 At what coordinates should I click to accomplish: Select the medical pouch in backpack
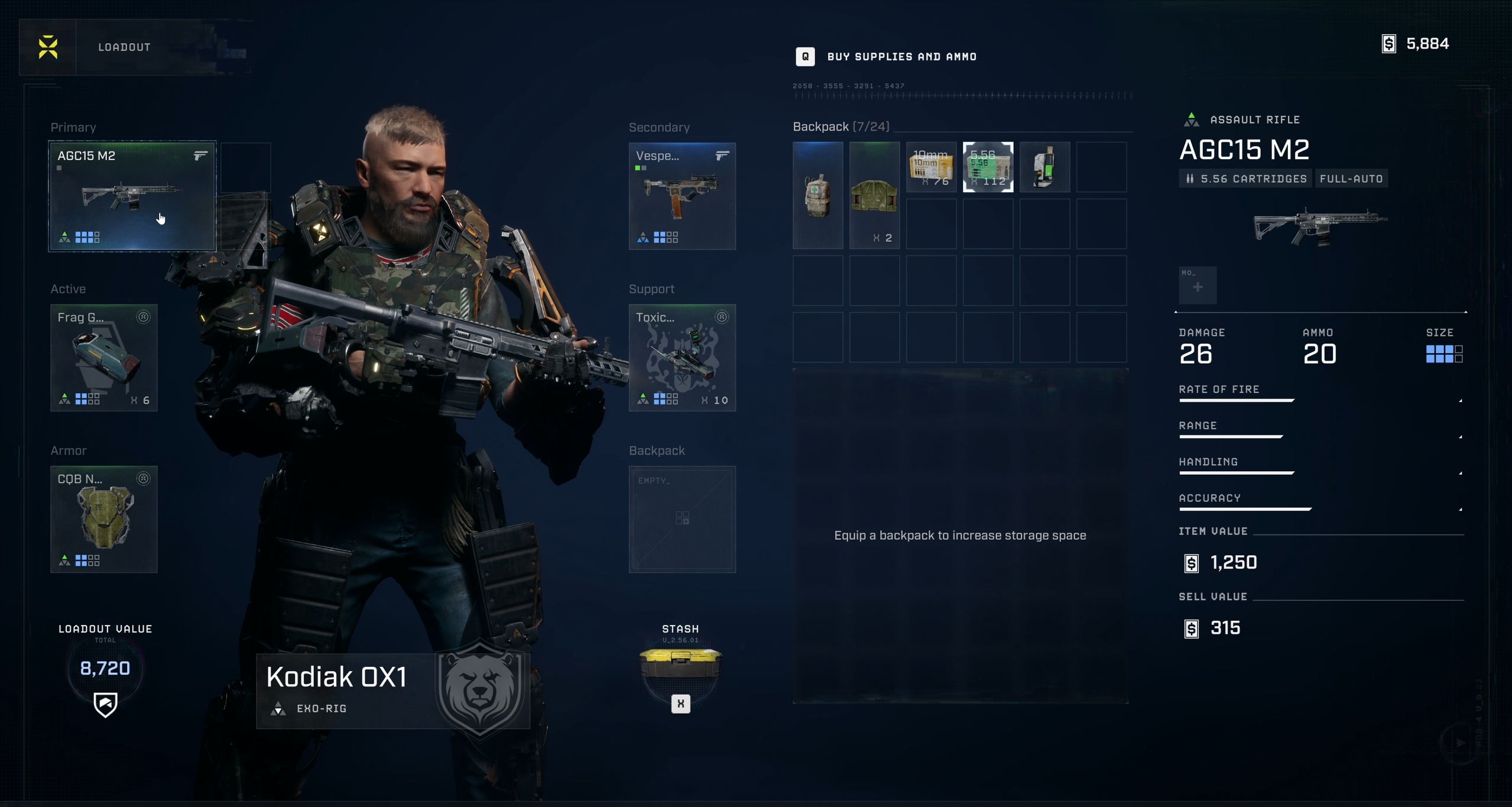pyautogui.click(x=818, y=195)
